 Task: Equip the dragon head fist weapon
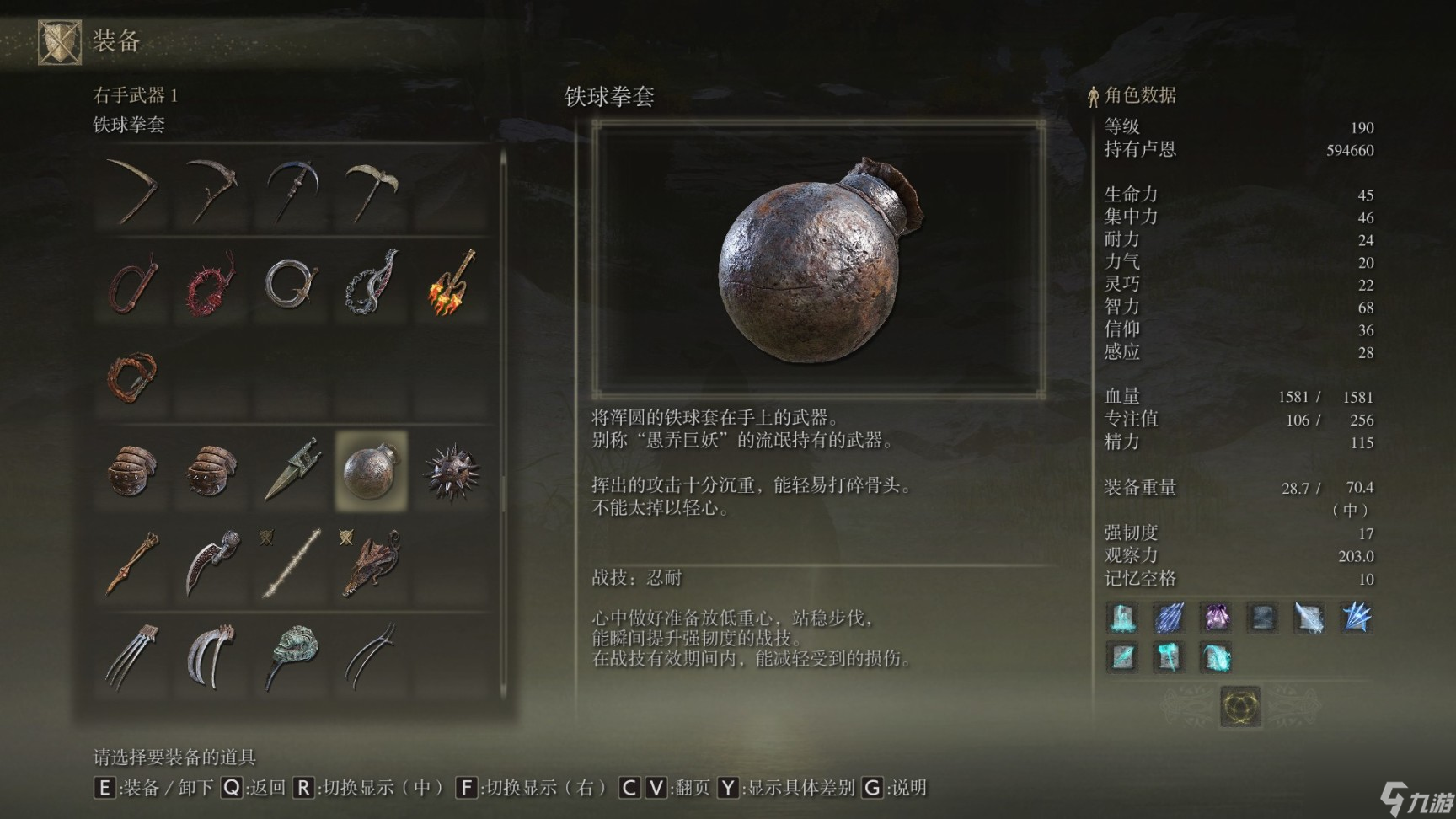pyautogui.click(x=372, y=562)
